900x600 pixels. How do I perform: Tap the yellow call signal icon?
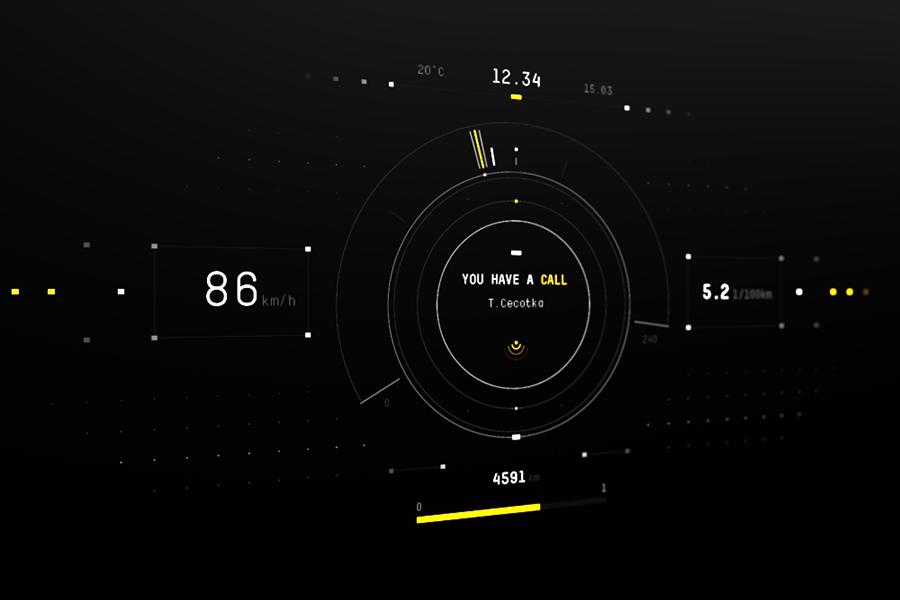[515, 349]
